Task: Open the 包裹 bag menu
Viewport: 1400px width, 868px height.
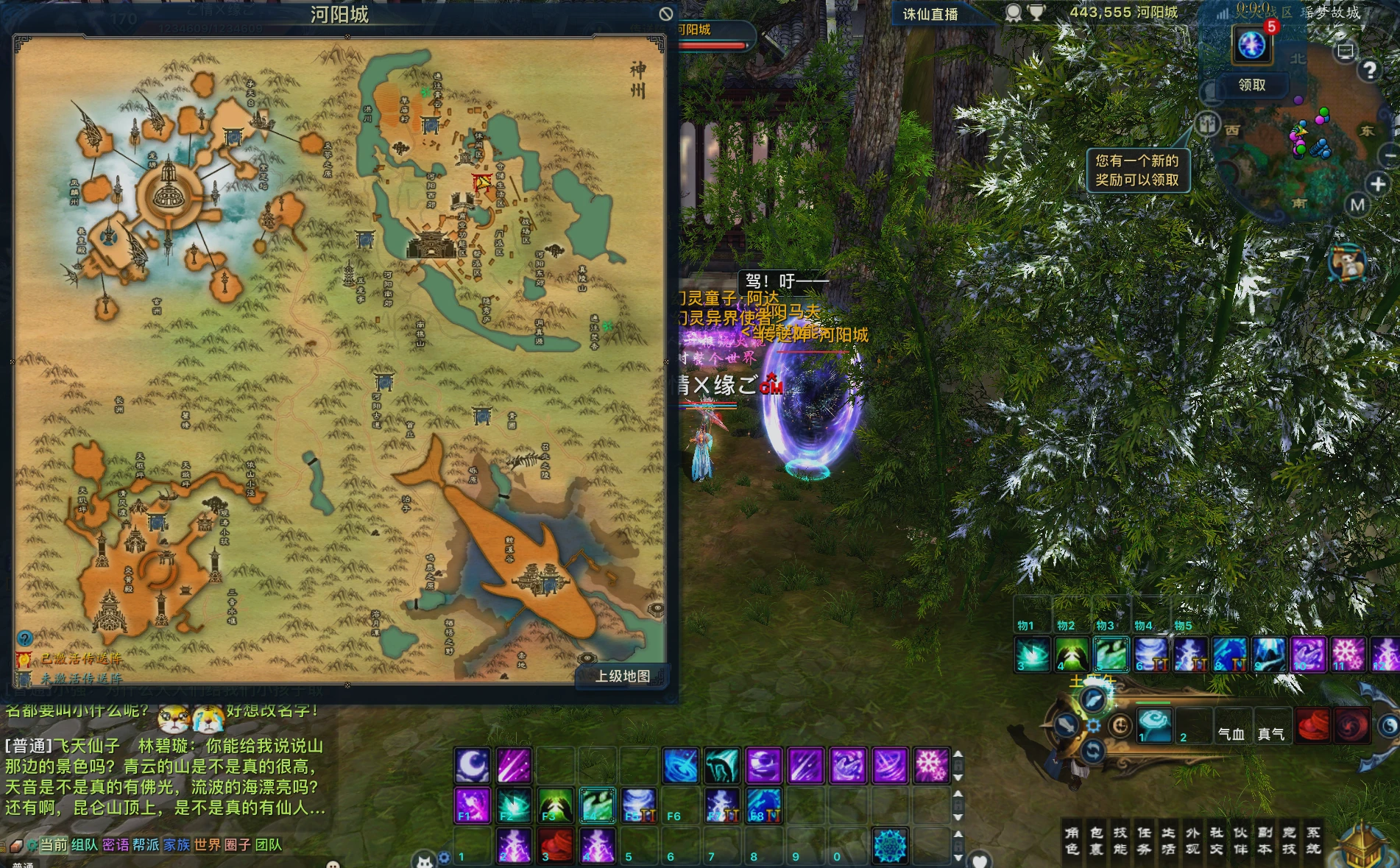Action: tap(1096, 841)
